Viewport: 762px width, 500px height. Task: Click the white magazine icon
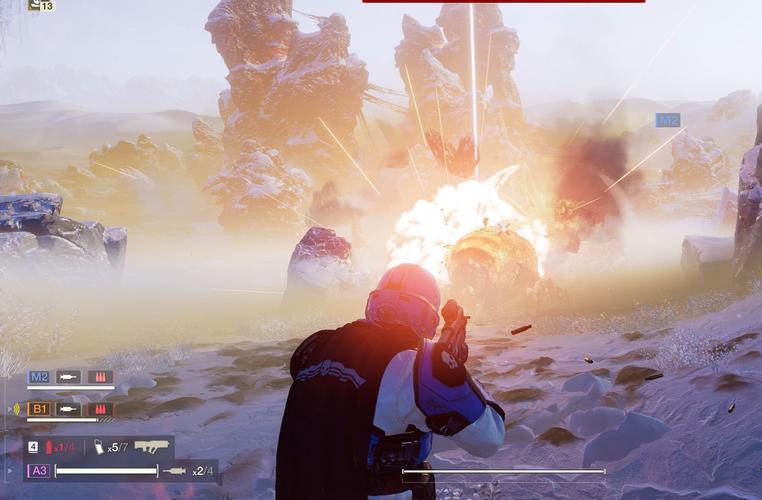click(x=99, y=447)
